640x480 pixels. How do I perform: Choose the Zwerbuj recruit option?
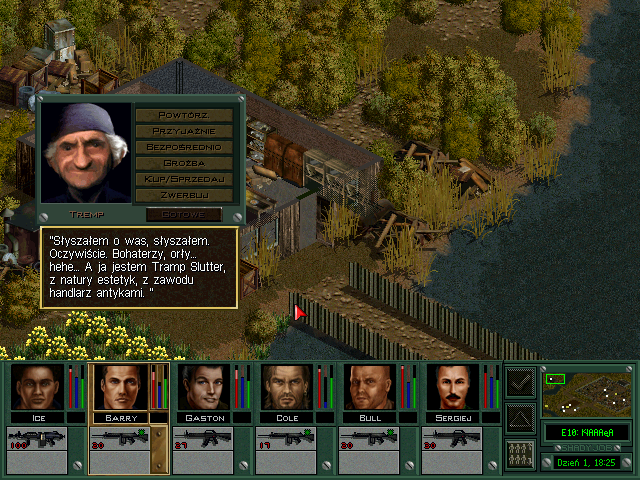tap(185, 194)
